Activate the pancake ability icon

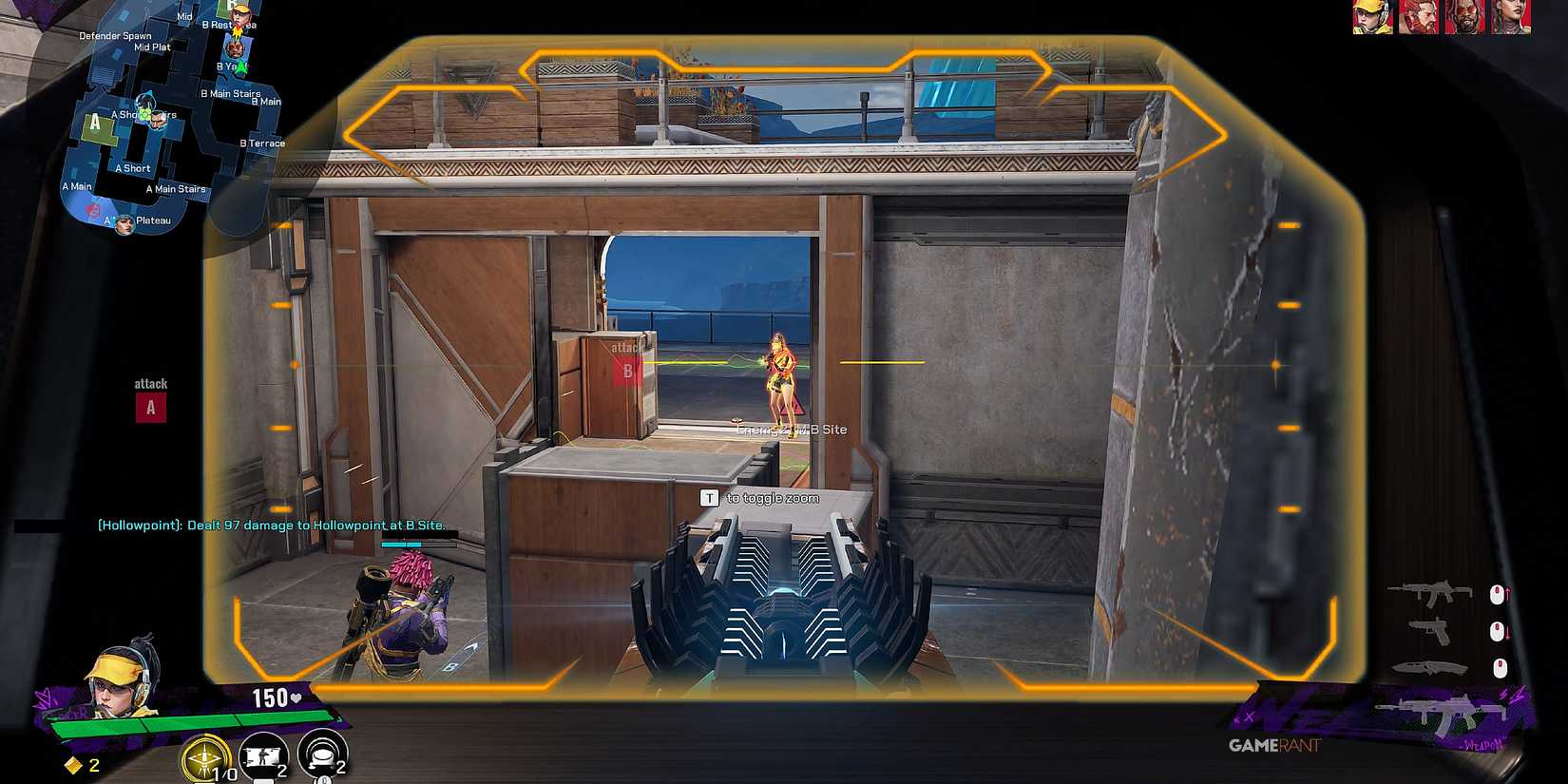(x=318, y=755)
